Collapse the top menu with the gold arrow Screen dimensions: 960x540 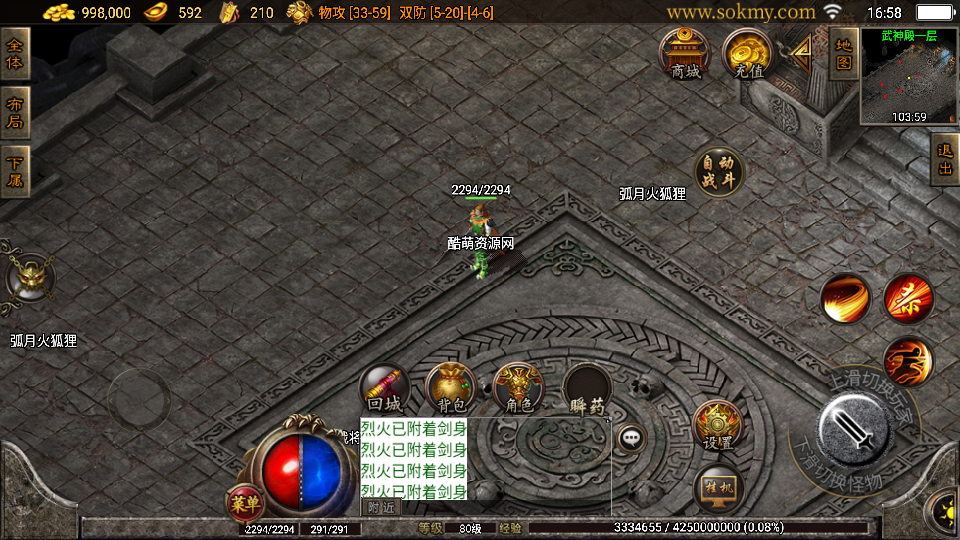tap(801, 51)
